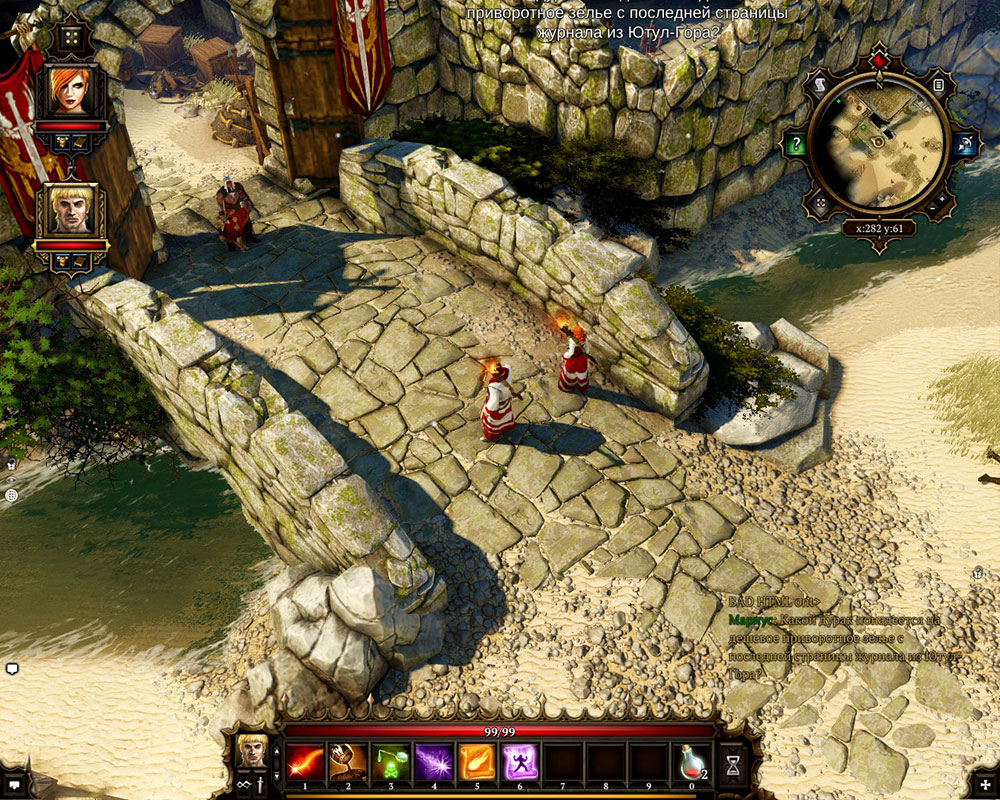Screen dimensions: 1000x800
Task: Use the skill in hotbar slot 2
Action: (346, 763)
